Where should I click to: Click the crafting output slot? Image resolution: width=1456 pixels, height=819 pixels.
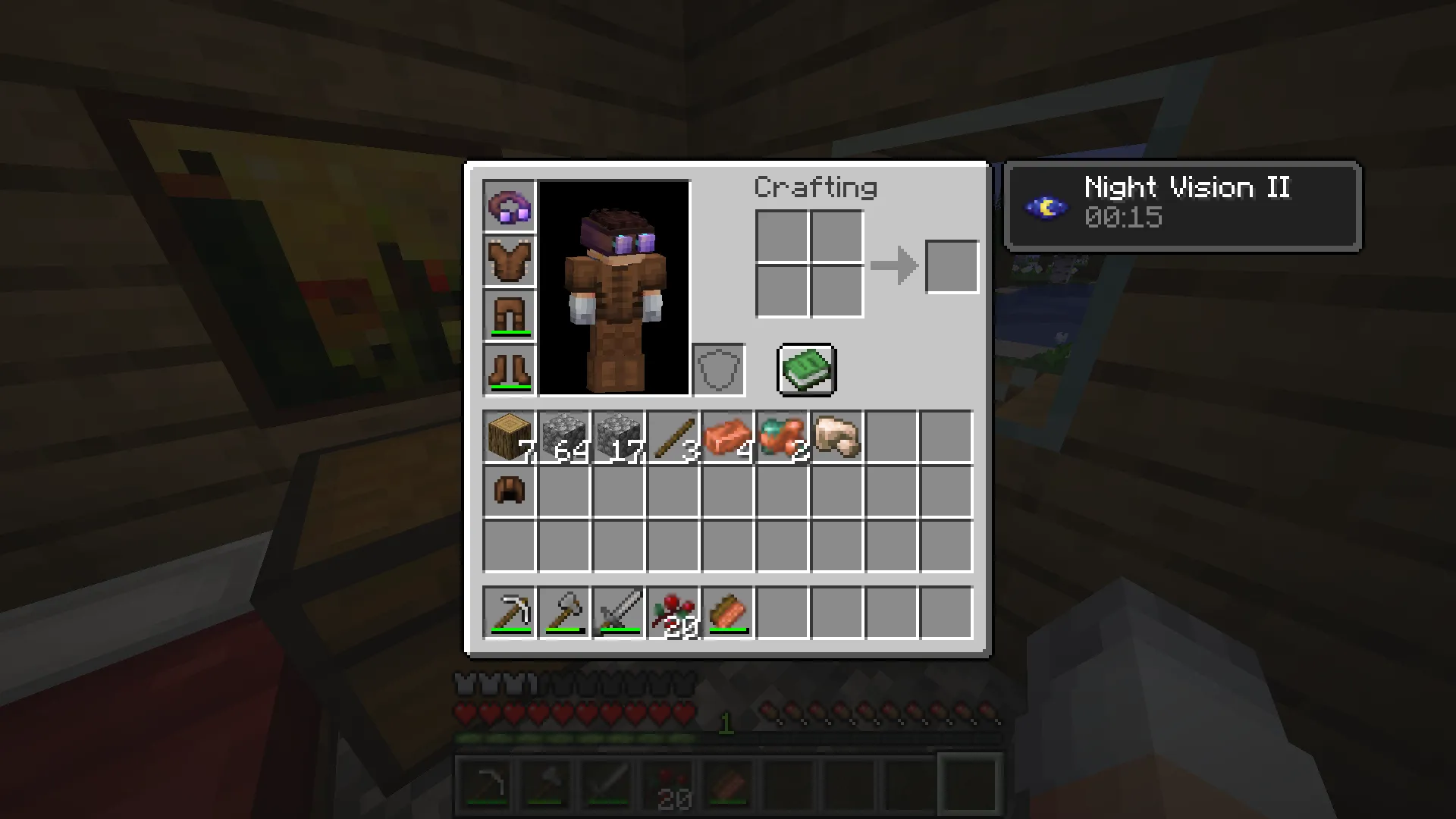(952, 265)
